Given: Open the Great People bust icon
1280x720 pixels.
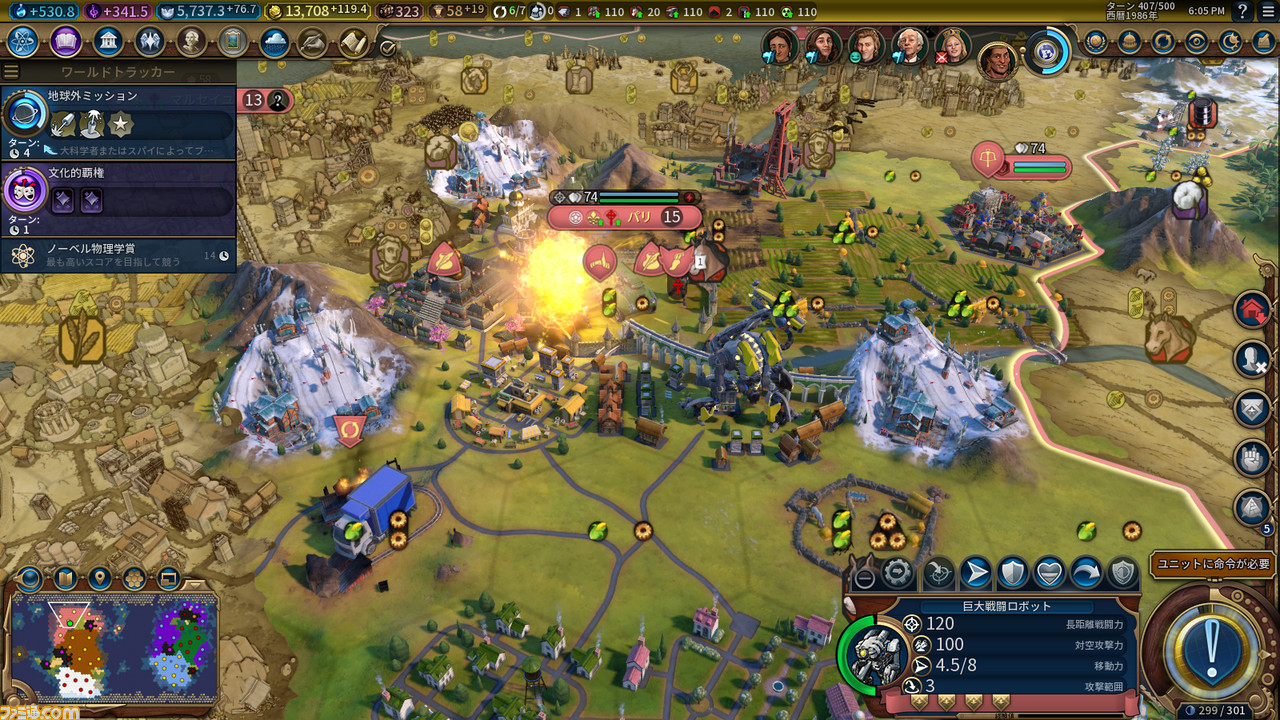Looking at the screenshot, I should click(191, 42).
